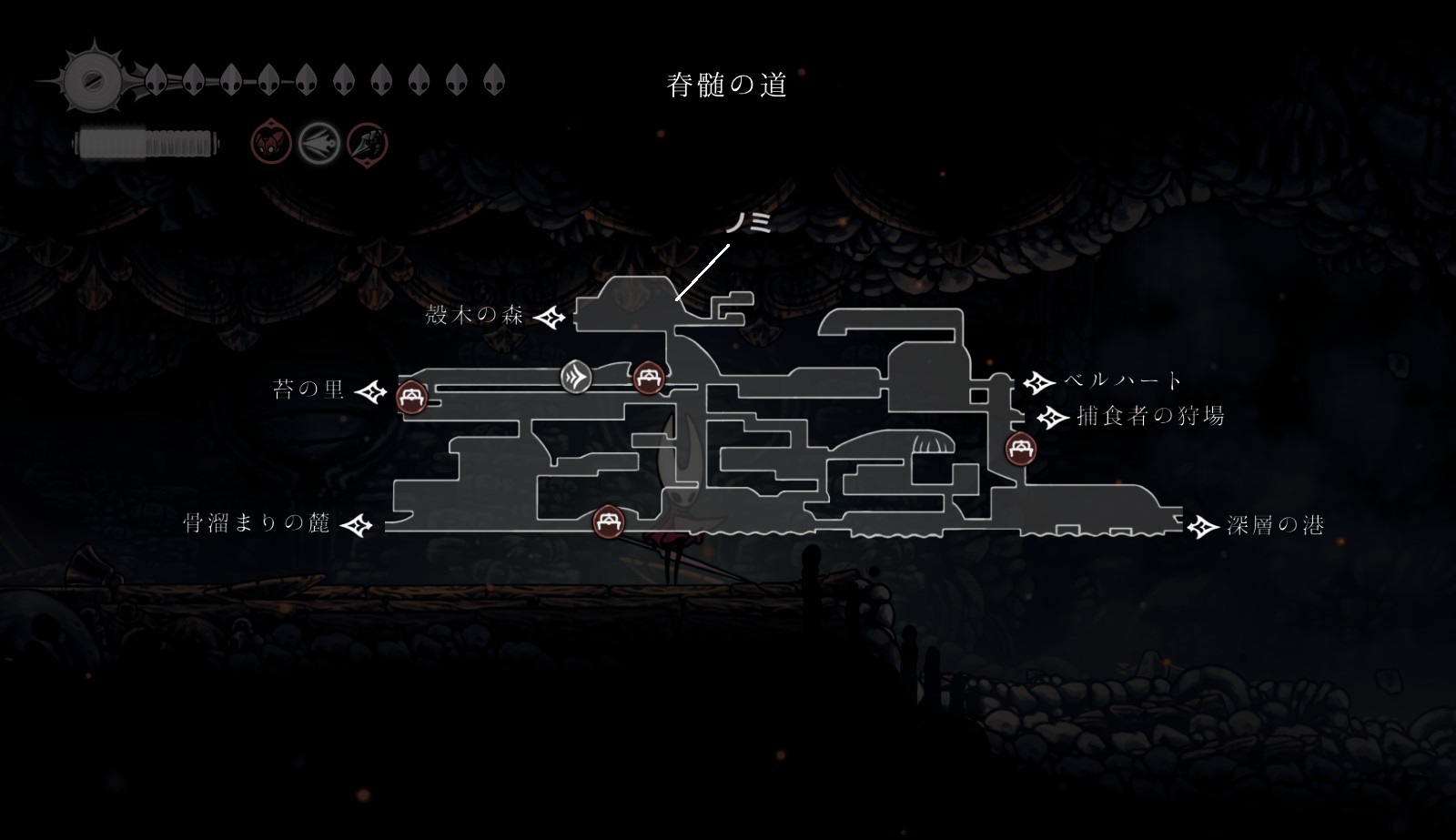Select the 殻木の森 exit marker
The width and height of the screenshot is (1456, 840).
[x=550, y=318]
